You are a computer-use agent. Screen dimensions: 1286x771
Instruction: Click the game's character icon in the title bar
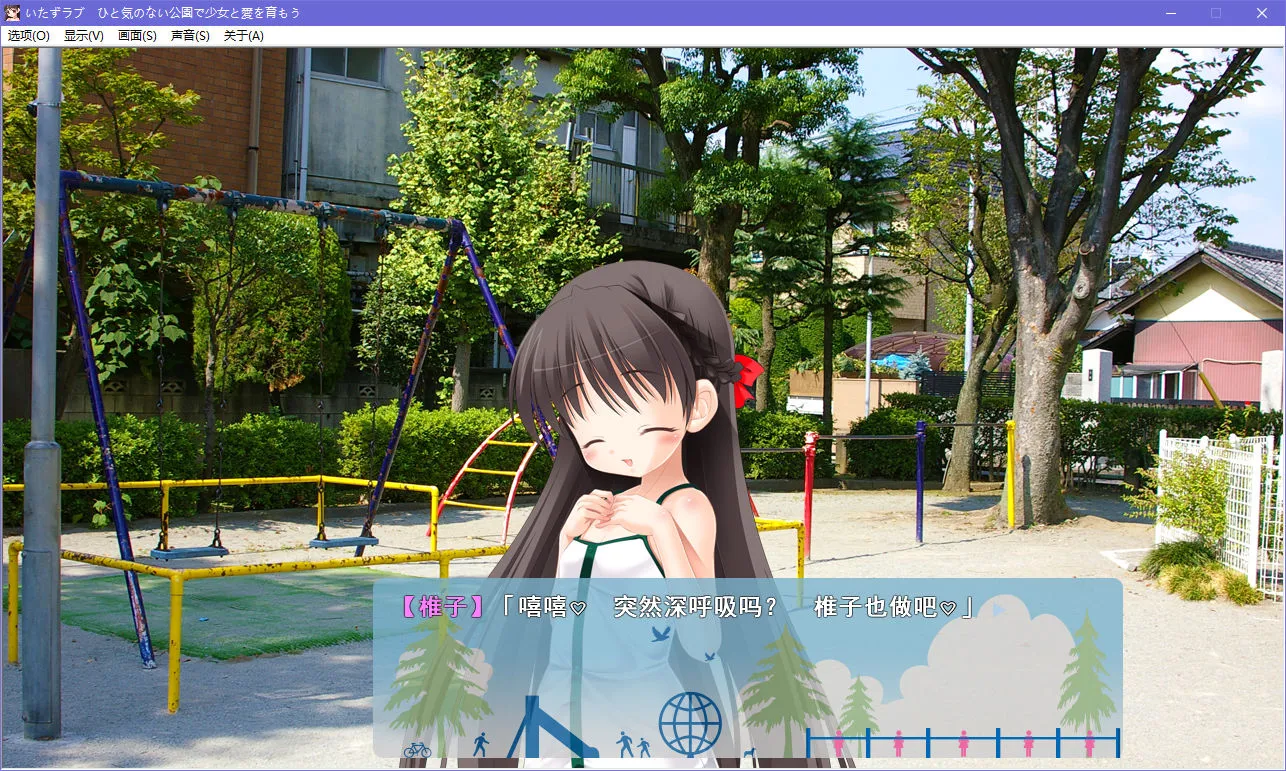[x=12, y=13]
